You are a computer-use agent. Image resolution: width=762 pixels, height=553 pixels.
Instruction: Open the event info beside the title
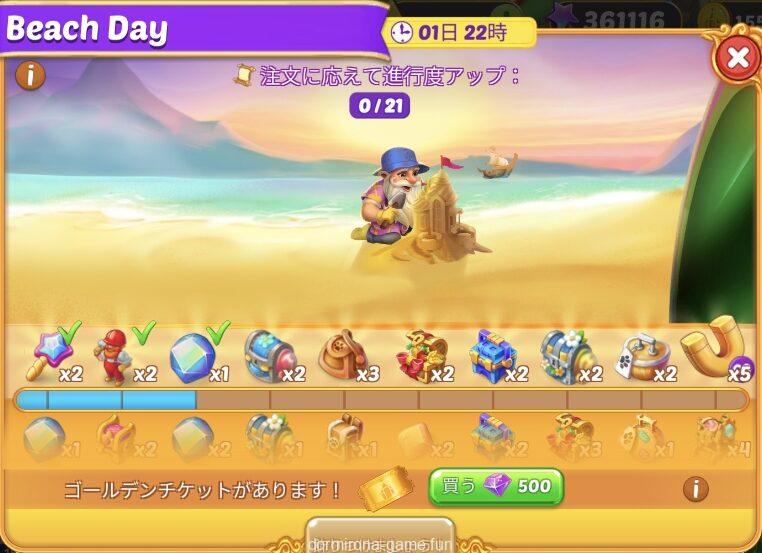click(31, 75)
